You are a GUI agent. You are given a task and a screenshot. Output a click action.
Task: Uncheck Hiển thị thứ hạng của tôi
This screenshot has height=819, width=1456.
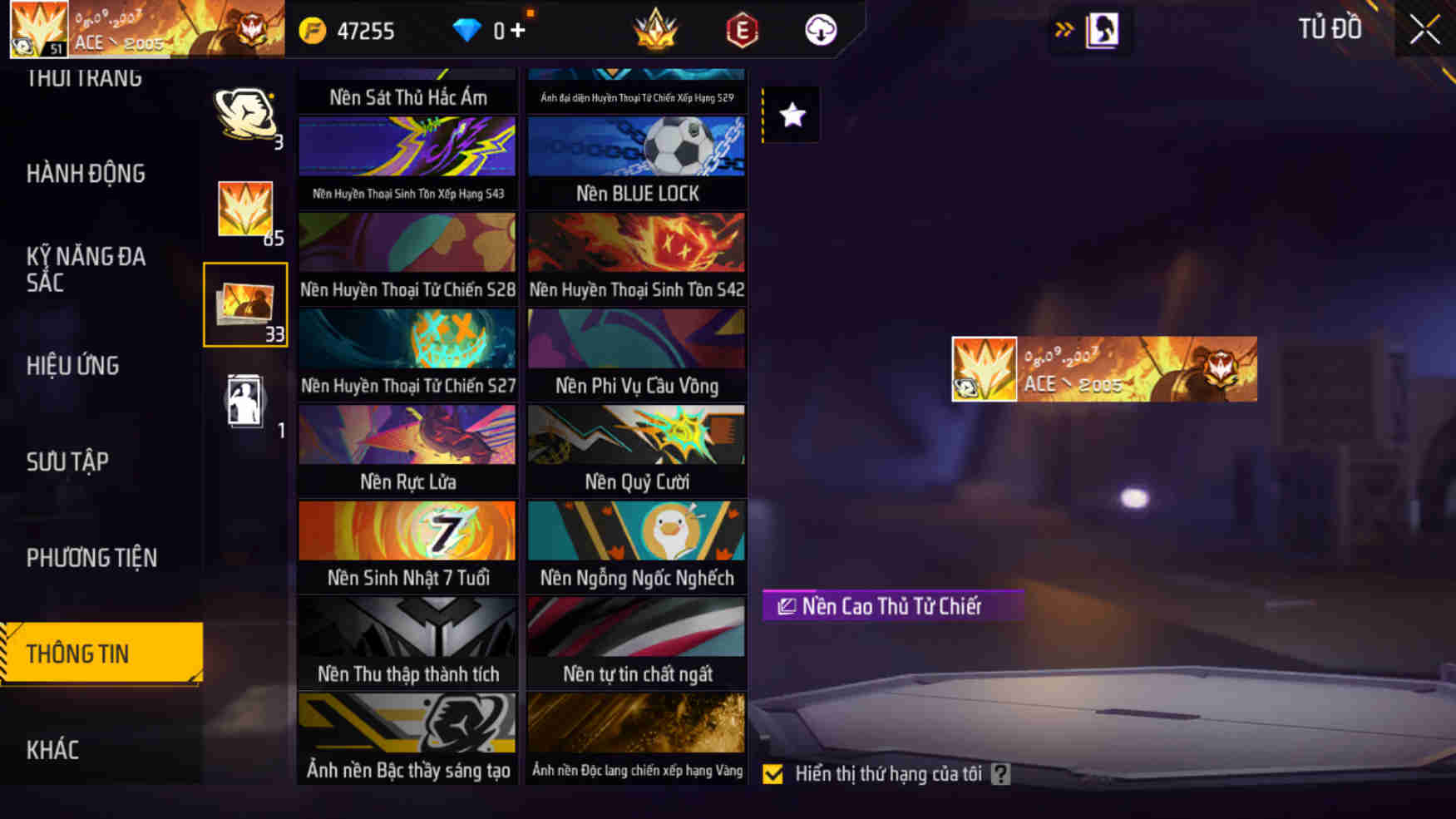[x=773, y=775]
